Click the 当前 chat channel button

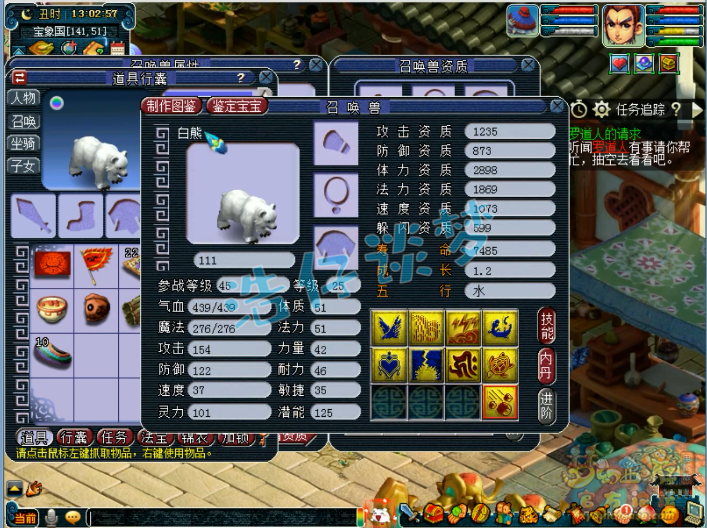coord(26,517)
